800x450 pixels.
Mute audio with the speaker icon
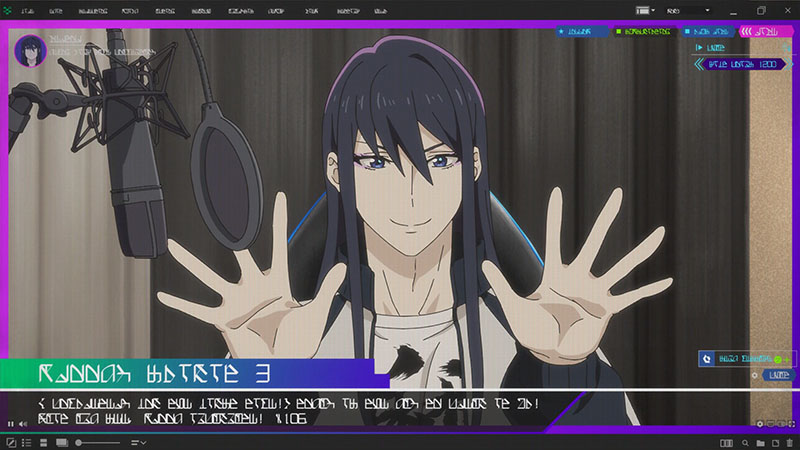(22, 425)
